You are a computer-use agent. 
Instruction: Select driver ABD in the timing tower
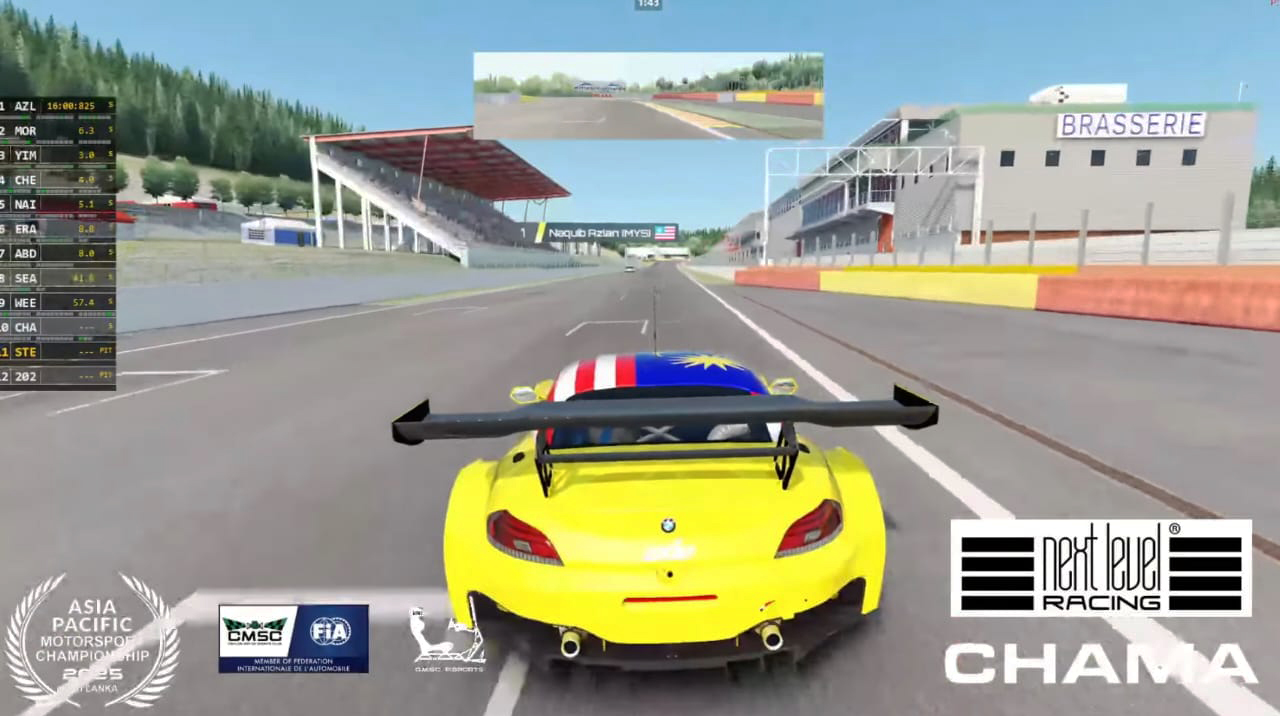click(57, 253)
